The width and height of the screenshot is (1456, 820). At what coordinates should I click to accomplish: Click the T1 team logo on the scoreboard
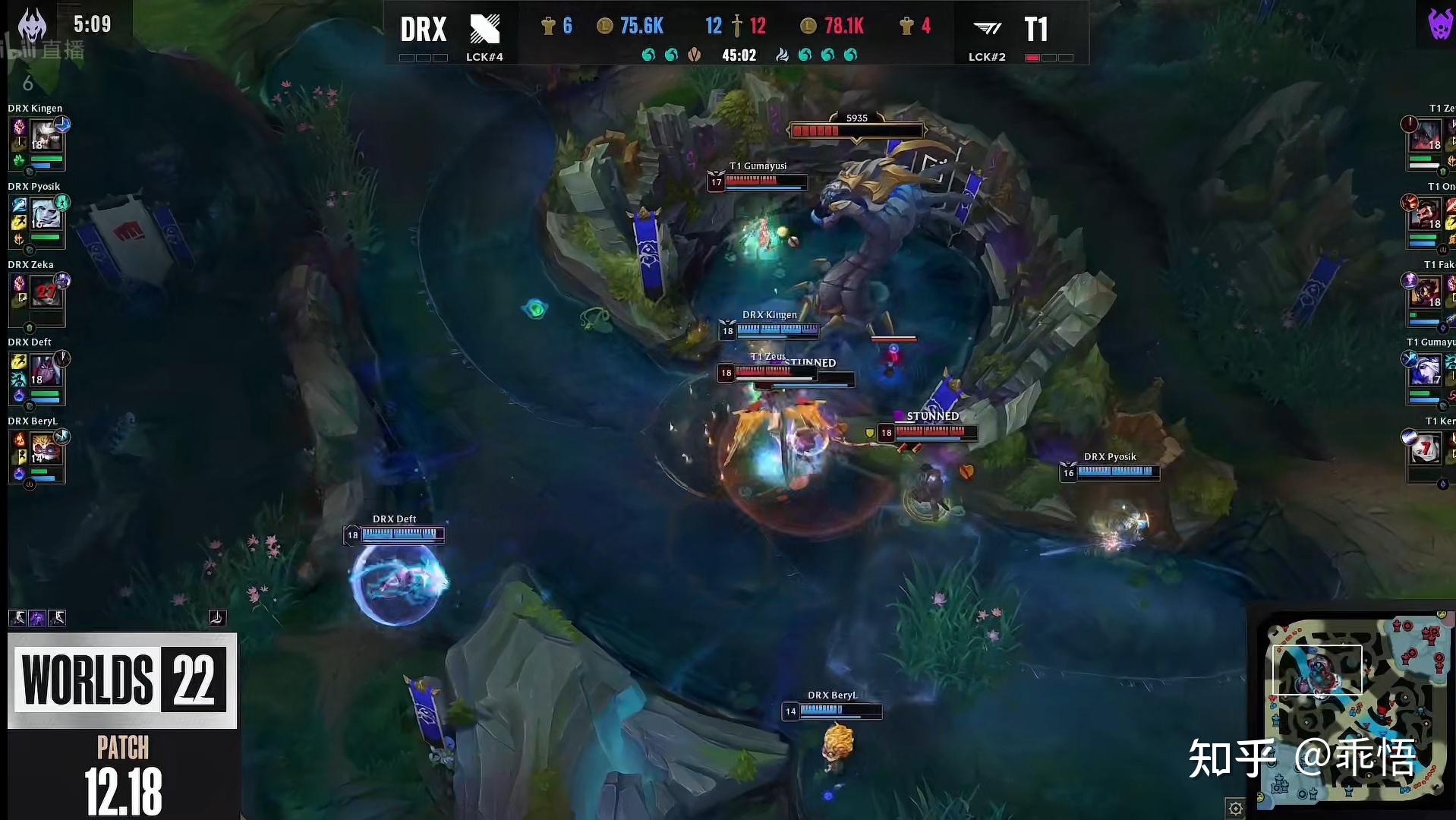pyautogui.click(x=988, y=29)
